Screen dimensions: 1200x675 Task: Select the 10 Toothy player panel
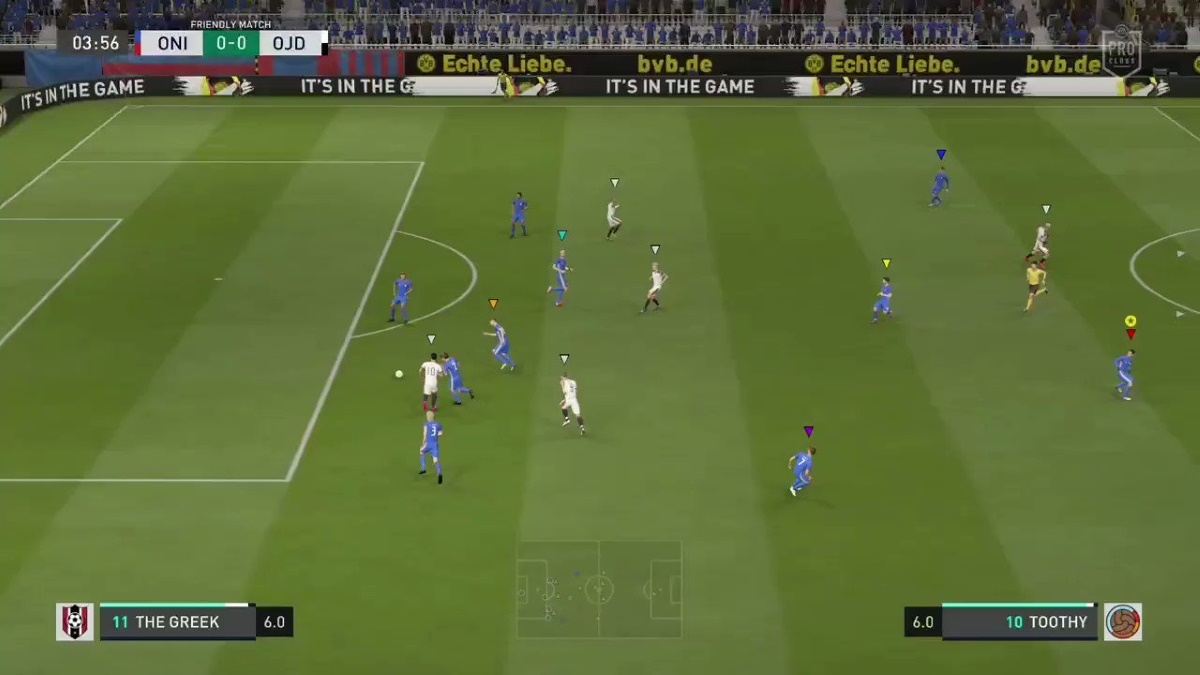click(x=1019, y=622)
